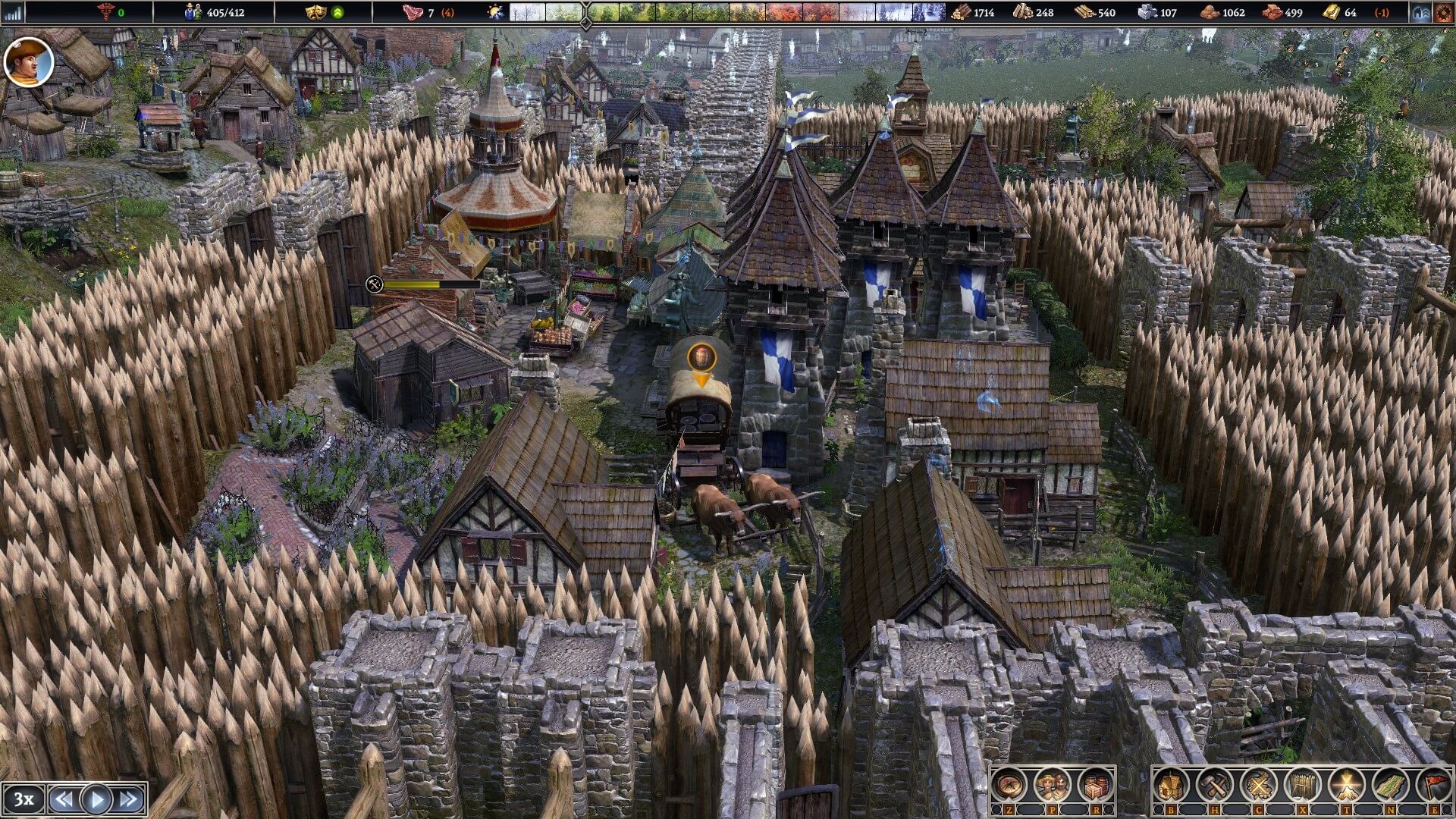The width and height of the screenshot is (1456, 819).
Task: Click the advisor portrait with the hat
Action: 29,62
